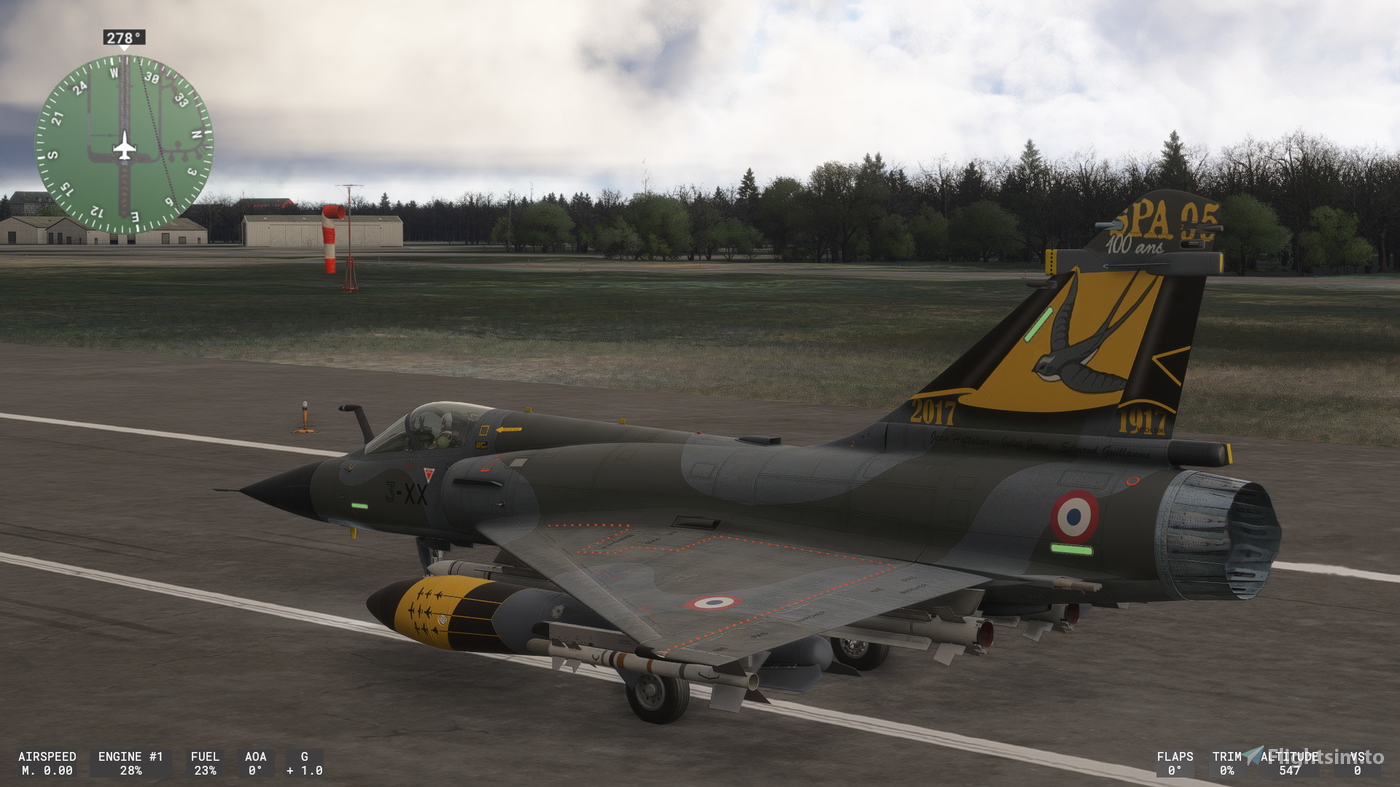Click the Flaps position indicator
The width and height of the screenshot is (1400, 787).
[1175, 763]
